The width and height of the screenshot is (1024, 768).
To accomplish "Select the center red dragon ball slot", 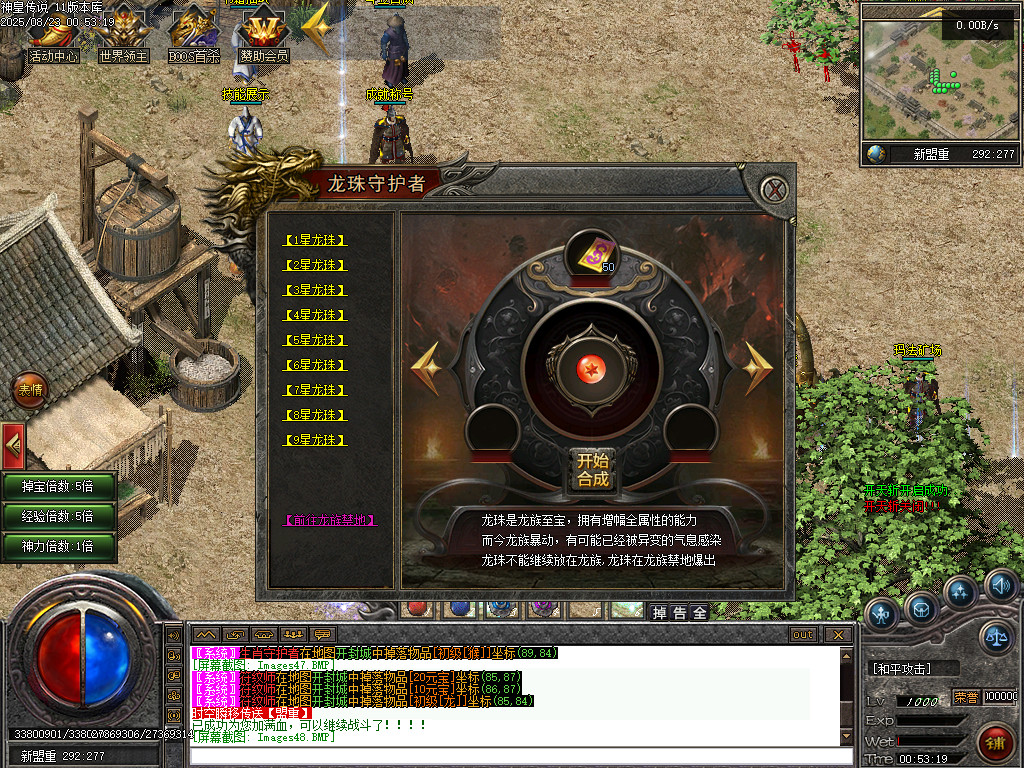I will click(592, 369).
